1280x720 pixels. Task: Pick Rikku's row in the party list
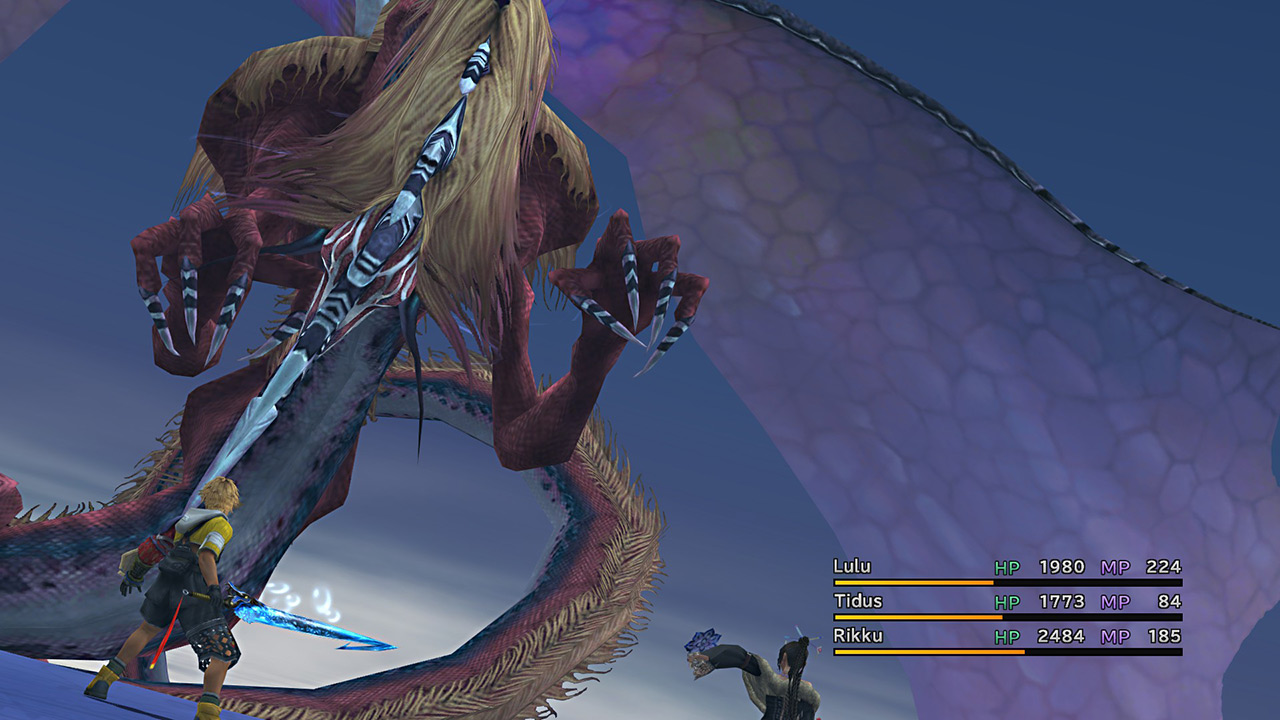[x=856, y=636]
